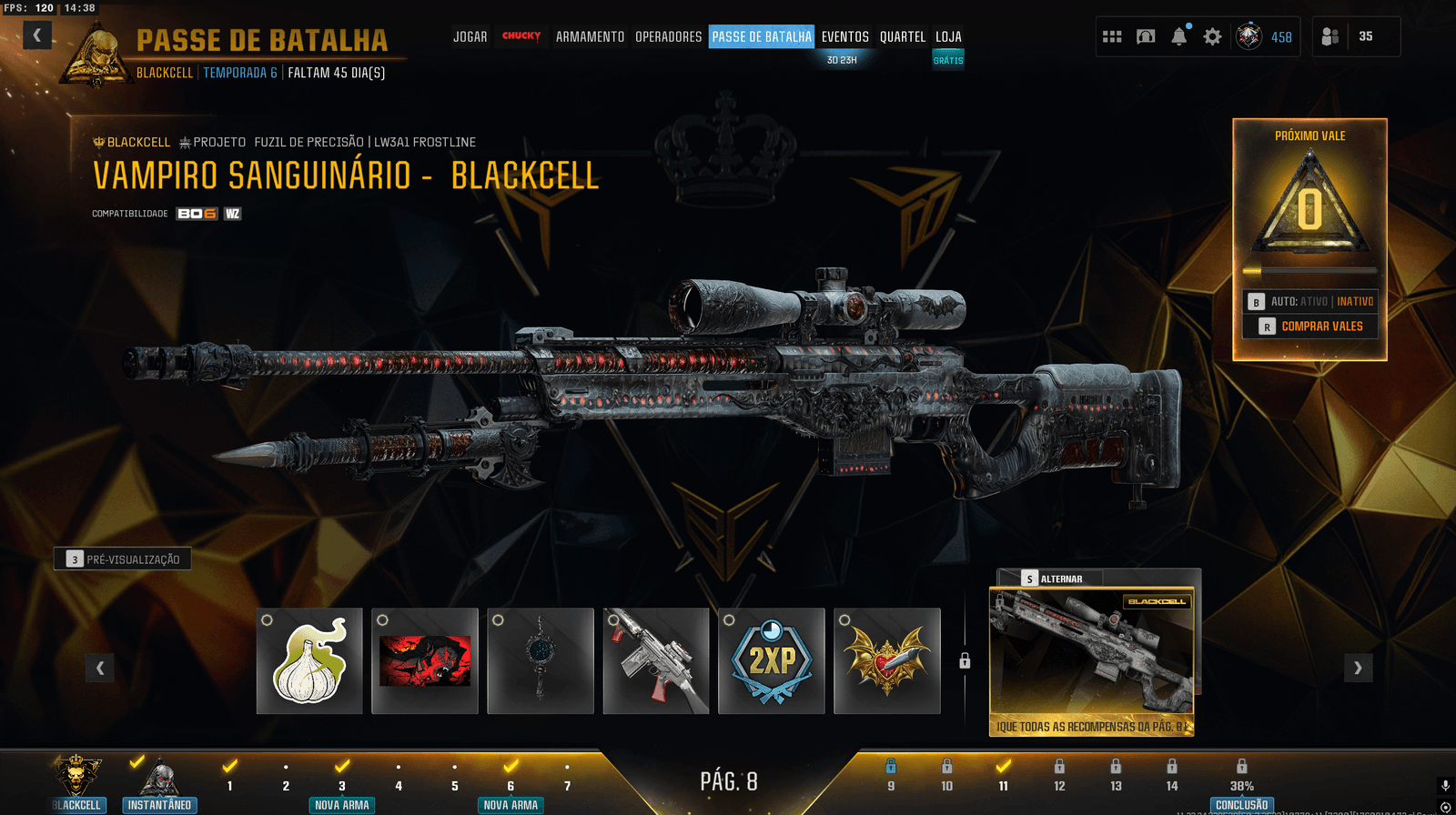Open the Blackcell sniper reward thumbnail
Screen dimensions: 1456x815
(x=1091, y=655)
